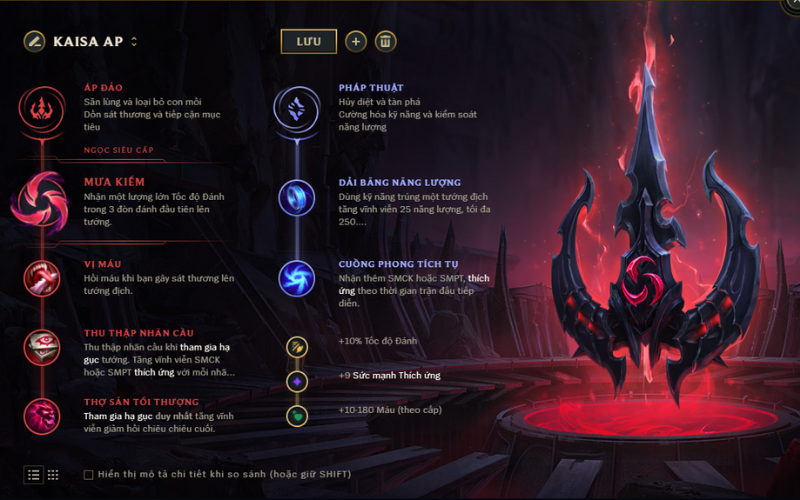Save the page with the LƯU button
This screenshot has height=500, width=800.
tap(308, 41)
